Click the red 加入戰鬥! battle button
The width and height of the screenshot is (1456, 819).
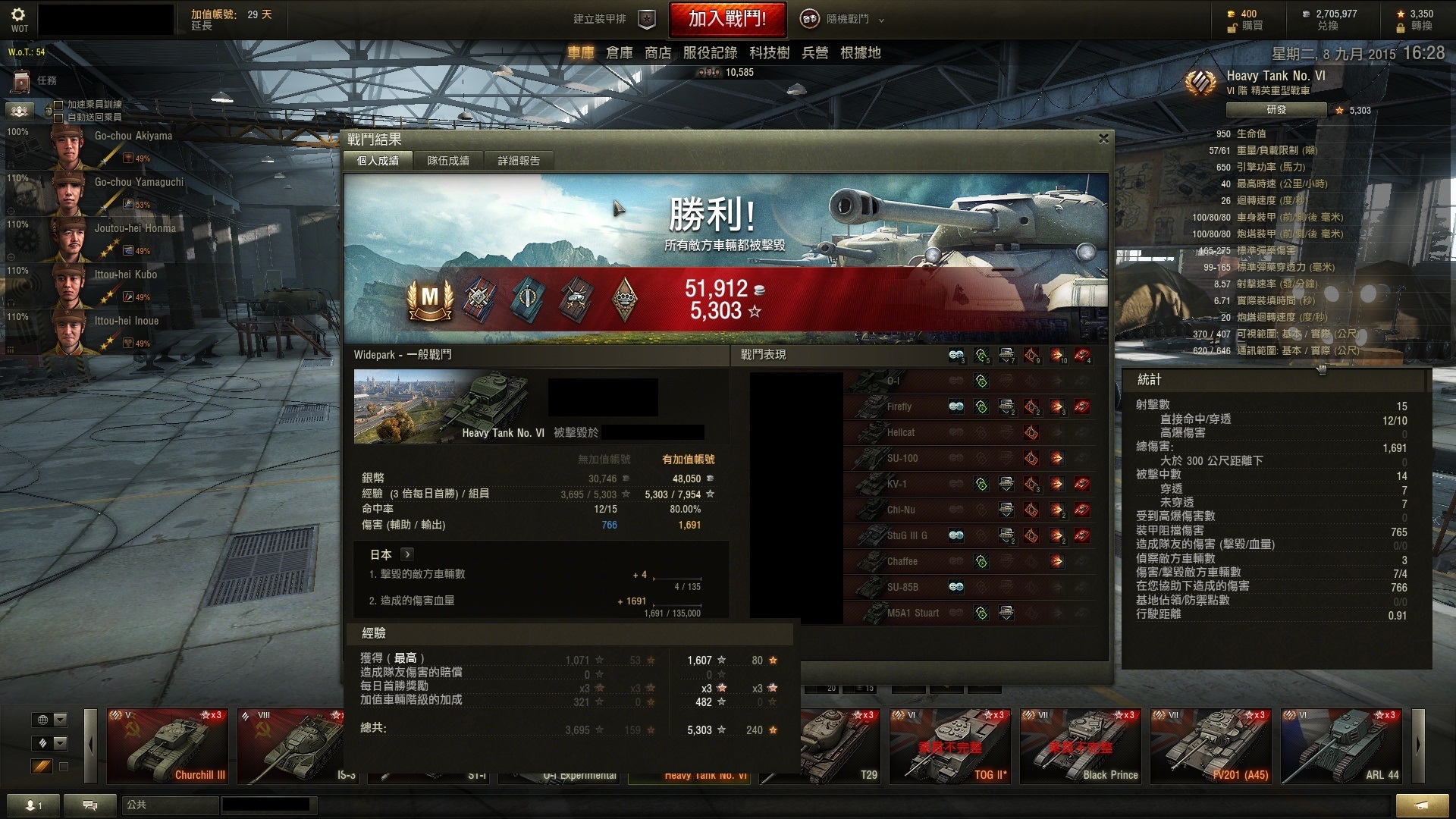726,19
